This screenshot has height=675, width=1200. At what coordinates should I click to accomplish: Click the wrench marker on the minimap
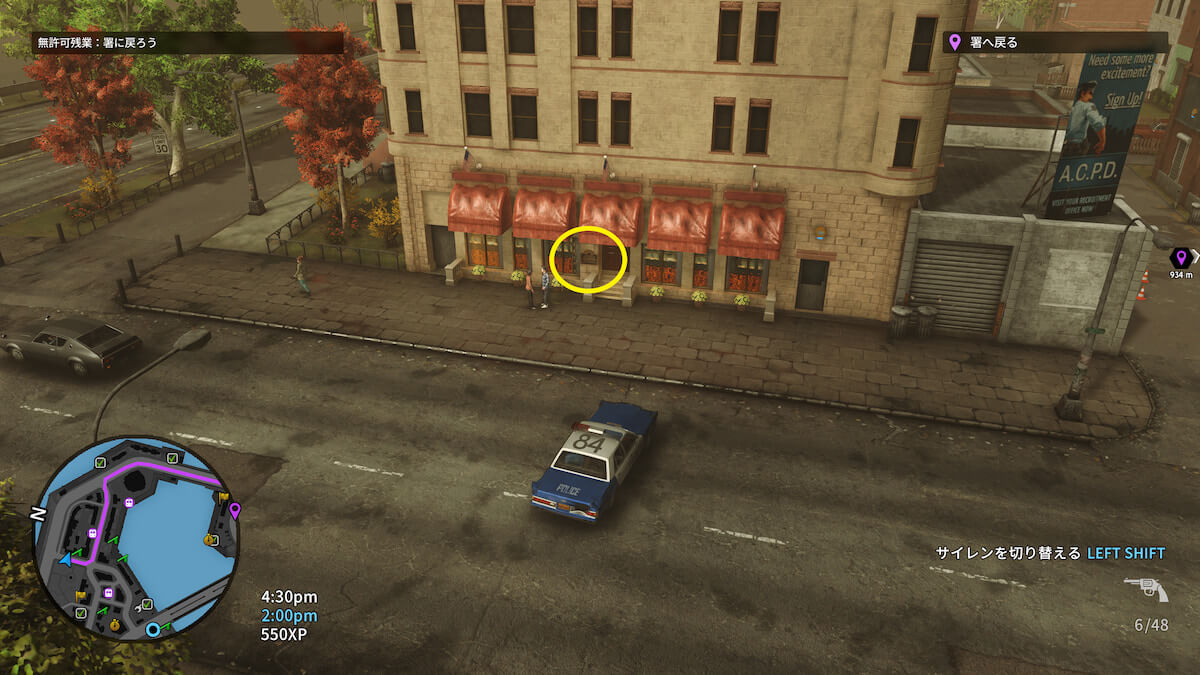137,608
